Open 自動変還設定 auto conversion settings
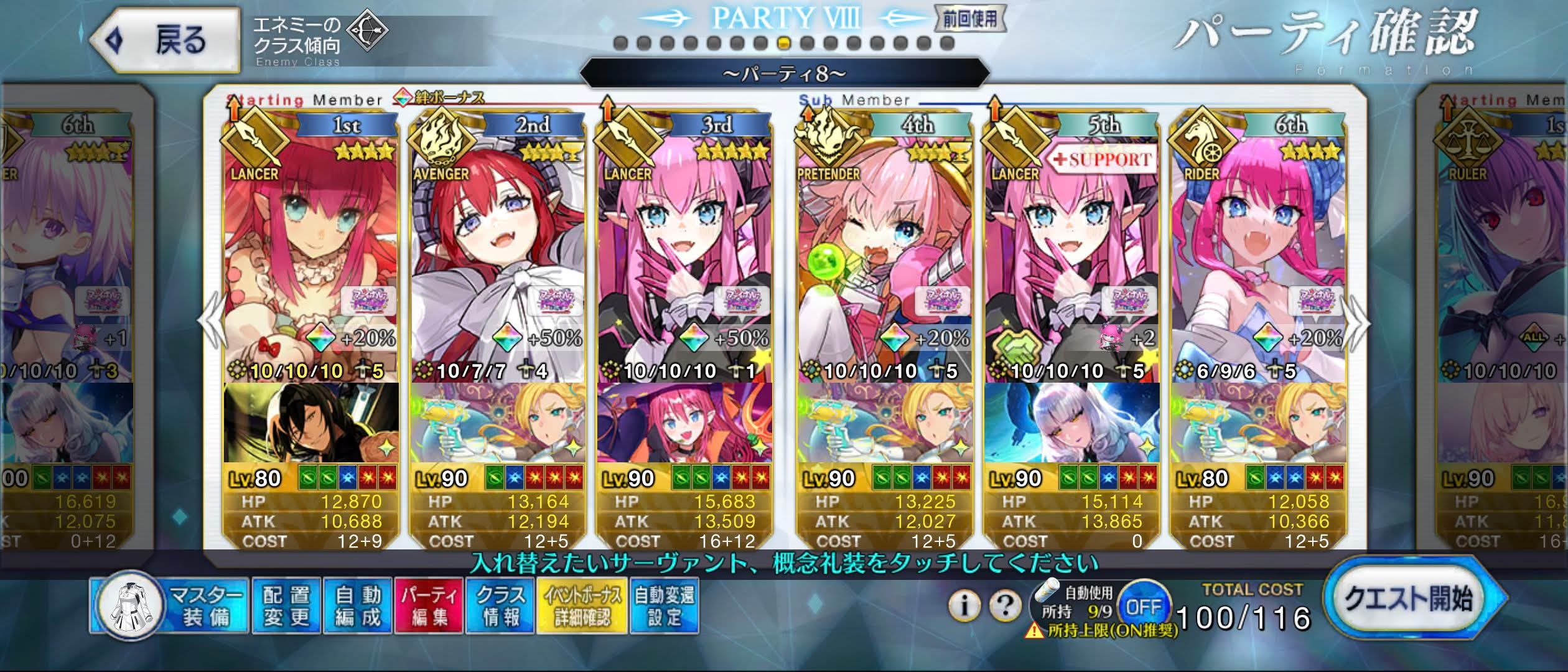1568x672 pixels. [x=664, y=605]
